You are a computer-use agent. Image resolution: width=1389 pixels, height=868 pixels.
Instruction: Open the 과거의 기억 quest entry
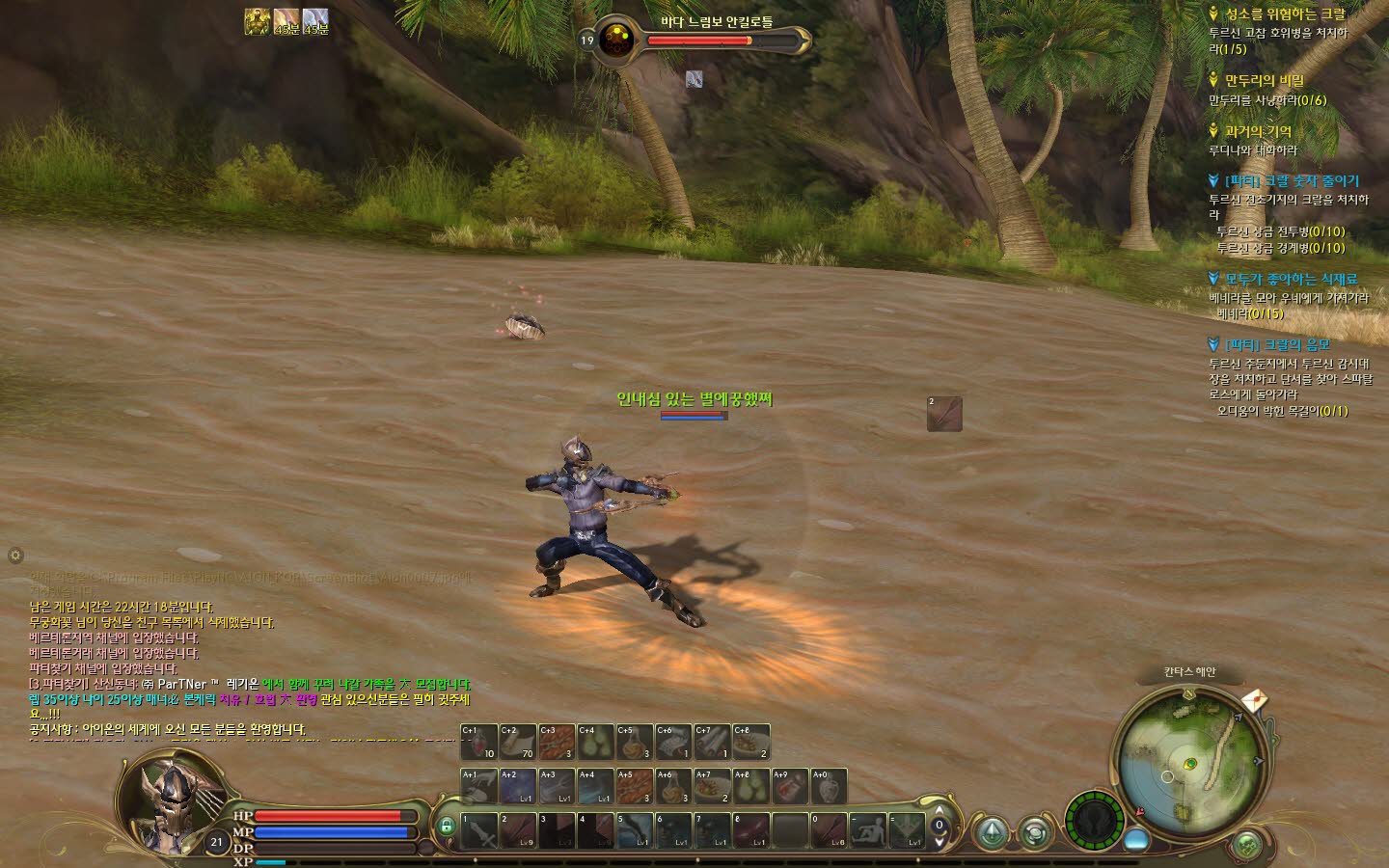point(1258,131)
